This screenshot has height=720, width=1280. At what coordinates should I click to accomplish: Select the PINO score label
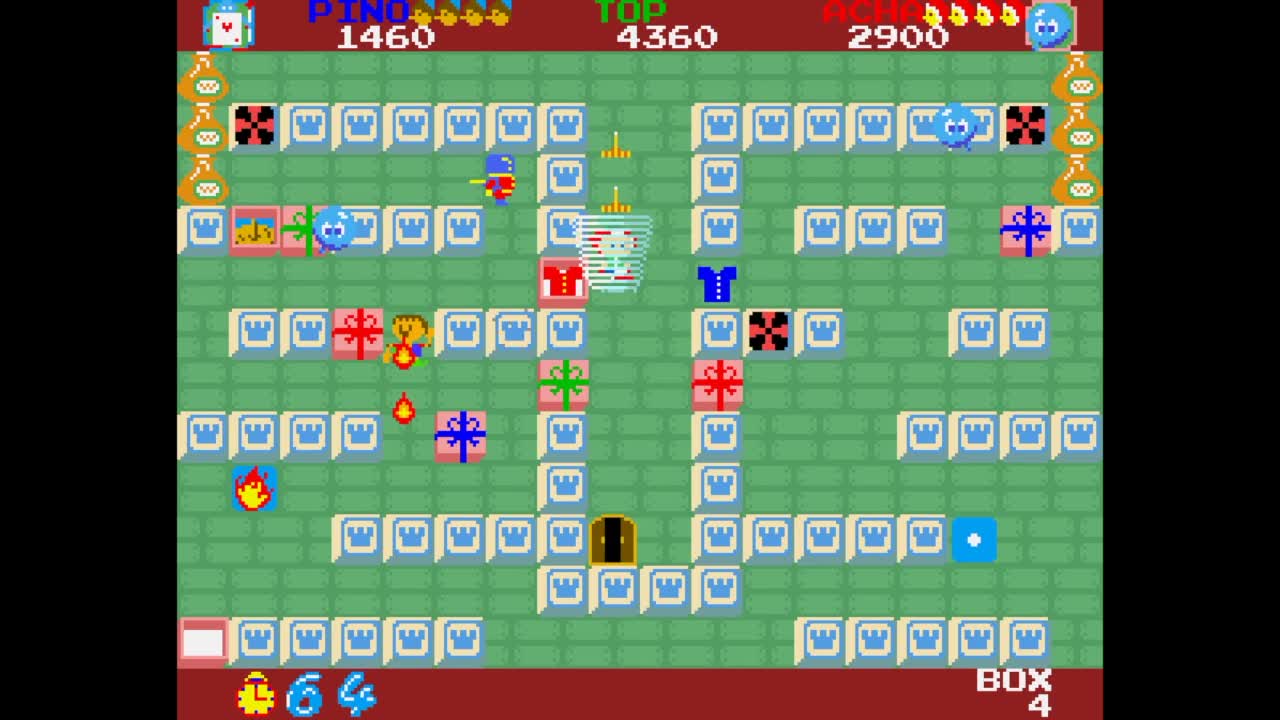pos(358,12)
